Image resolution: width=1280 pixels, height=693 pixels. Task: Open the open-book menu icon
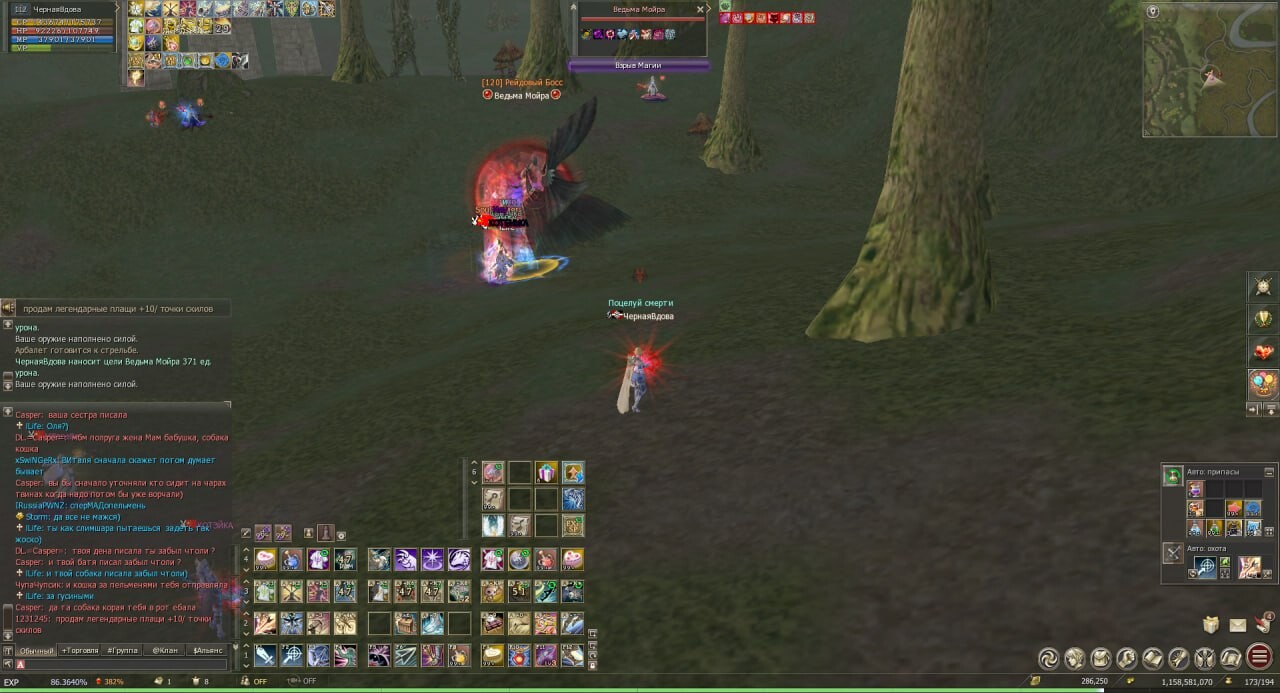click(1153, 658)
